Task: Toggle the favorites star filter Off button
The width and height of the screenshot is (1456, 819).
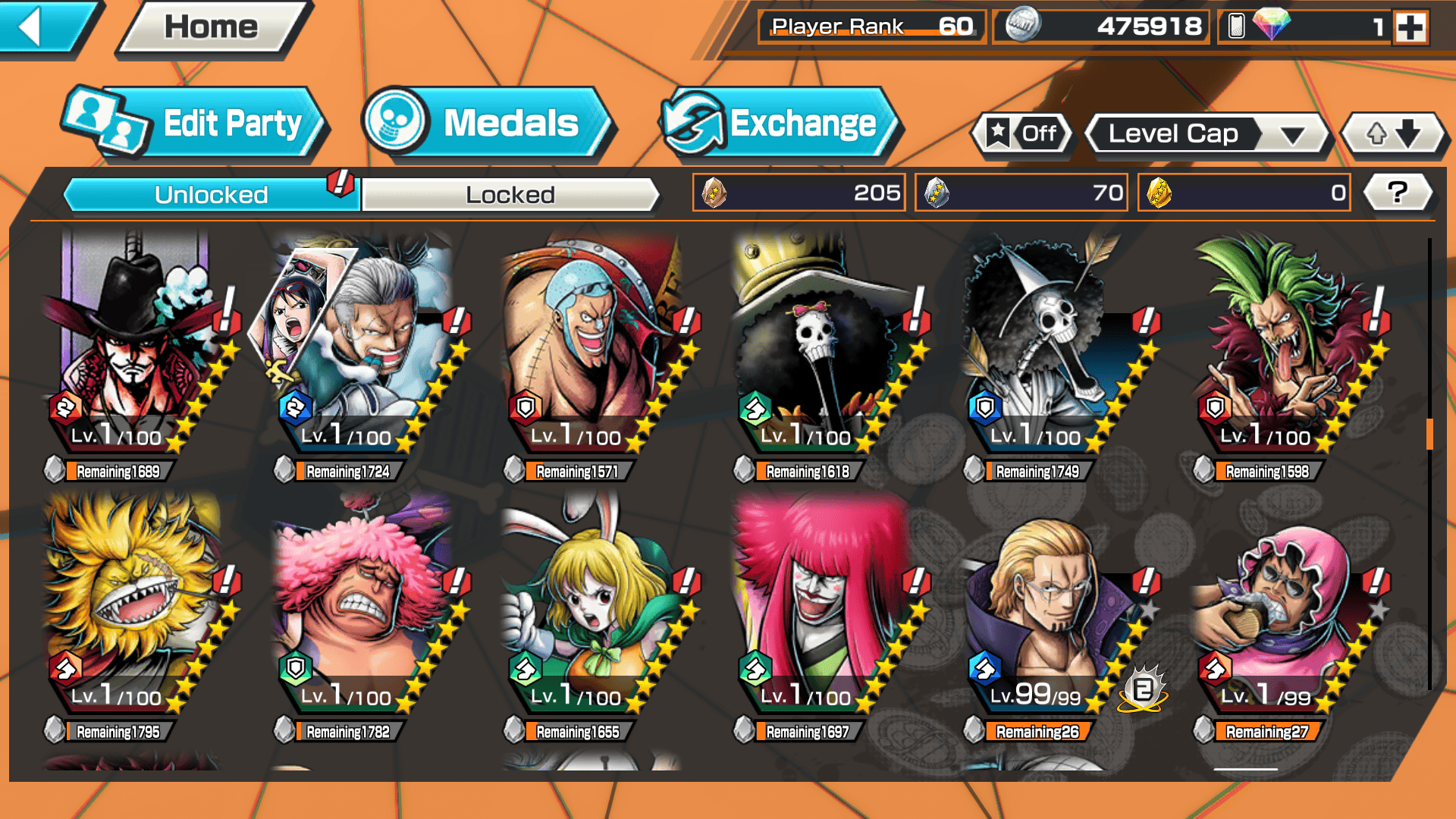Action: [x=1021, y=134]
